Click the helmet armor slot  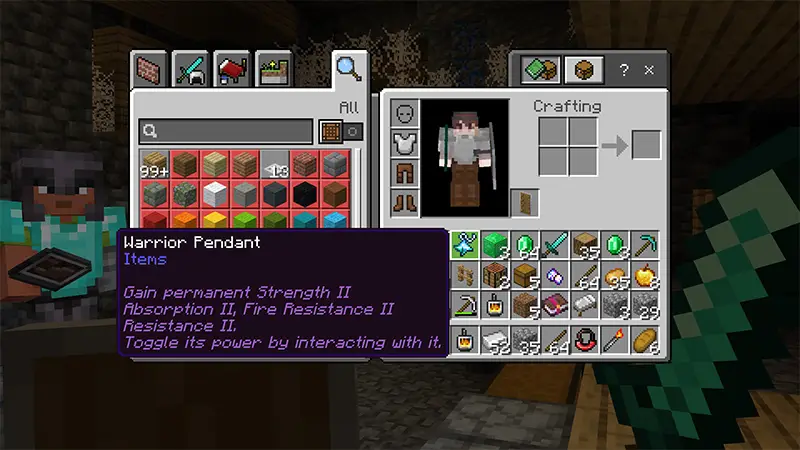point(405,113)
